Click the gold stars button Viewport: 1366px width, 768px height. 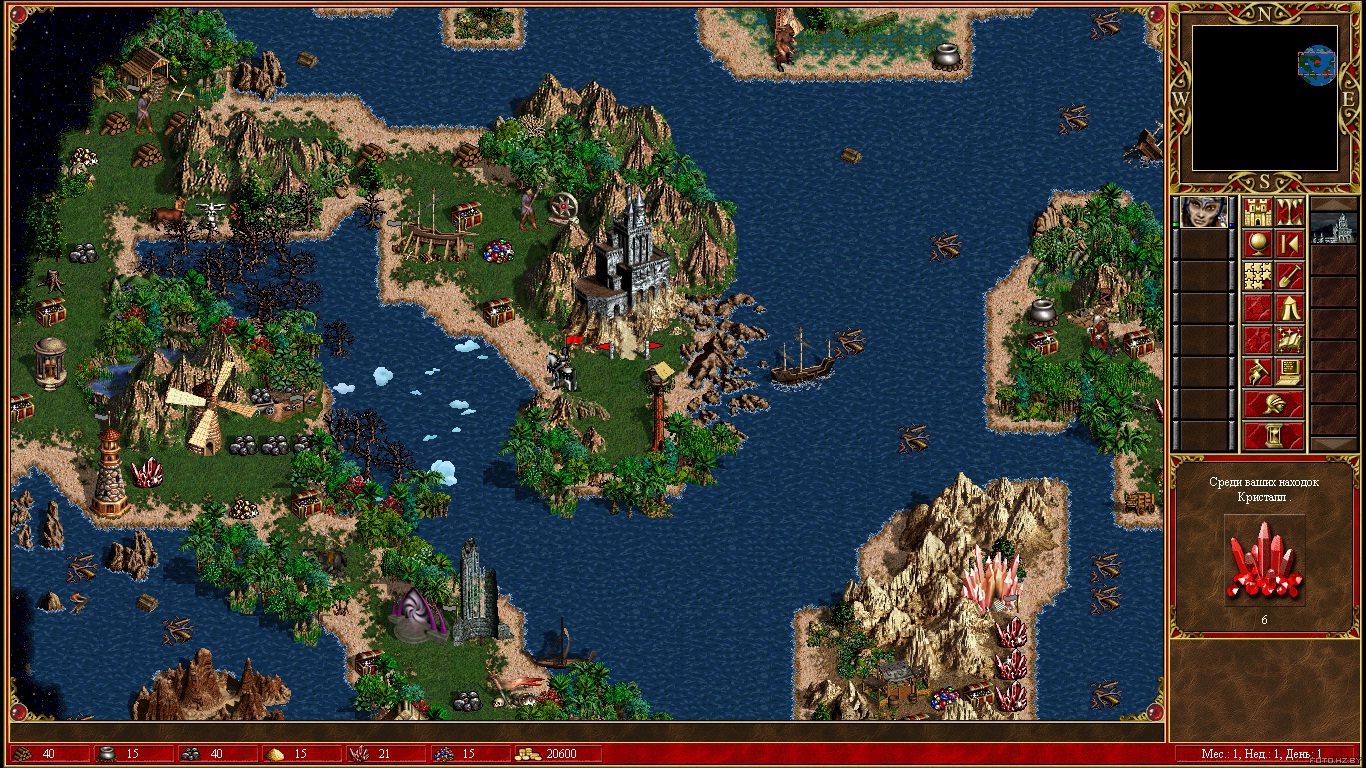click(x=1258, y=275)
